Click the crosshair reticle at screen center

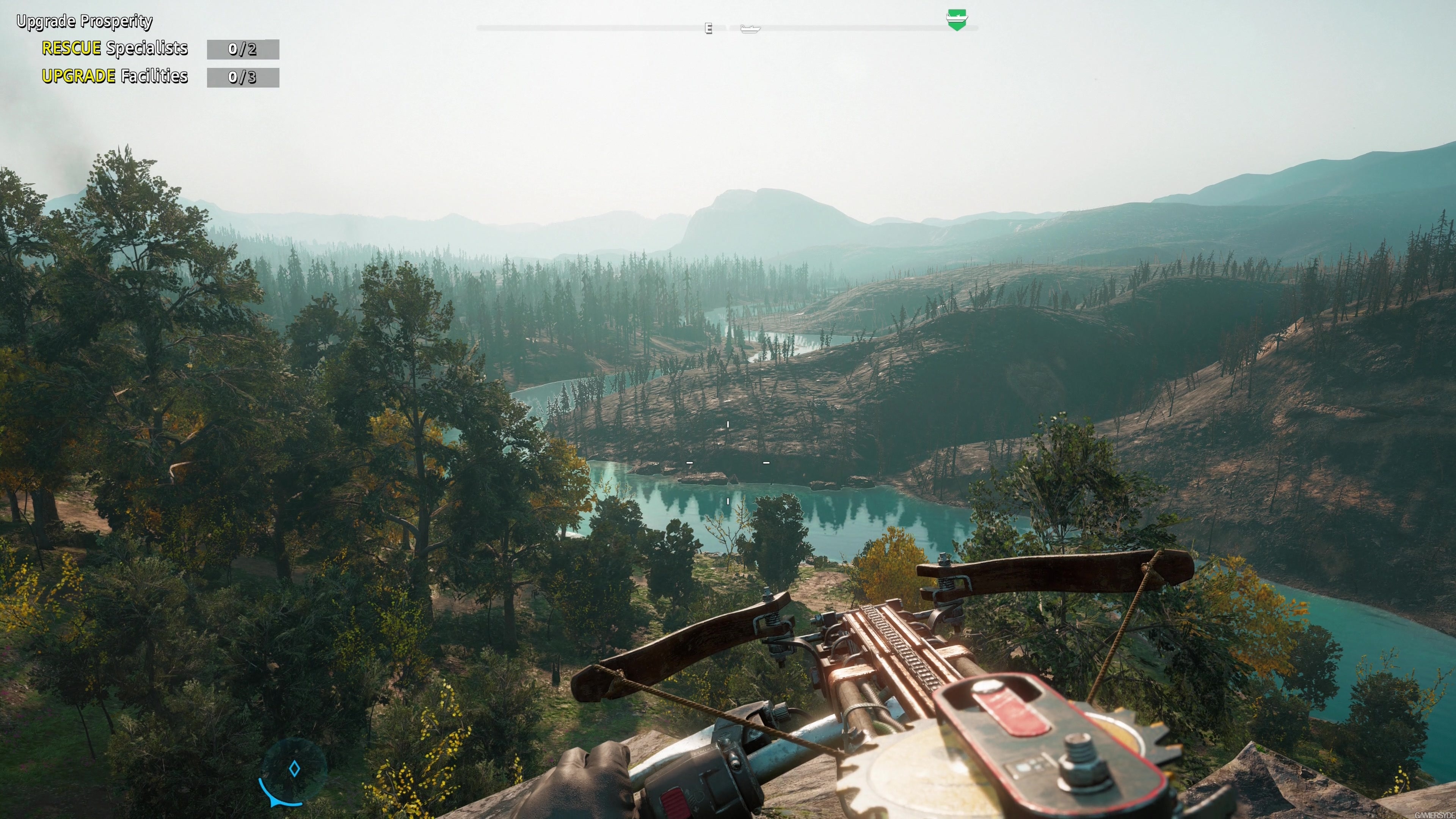(x=728, y=462)
